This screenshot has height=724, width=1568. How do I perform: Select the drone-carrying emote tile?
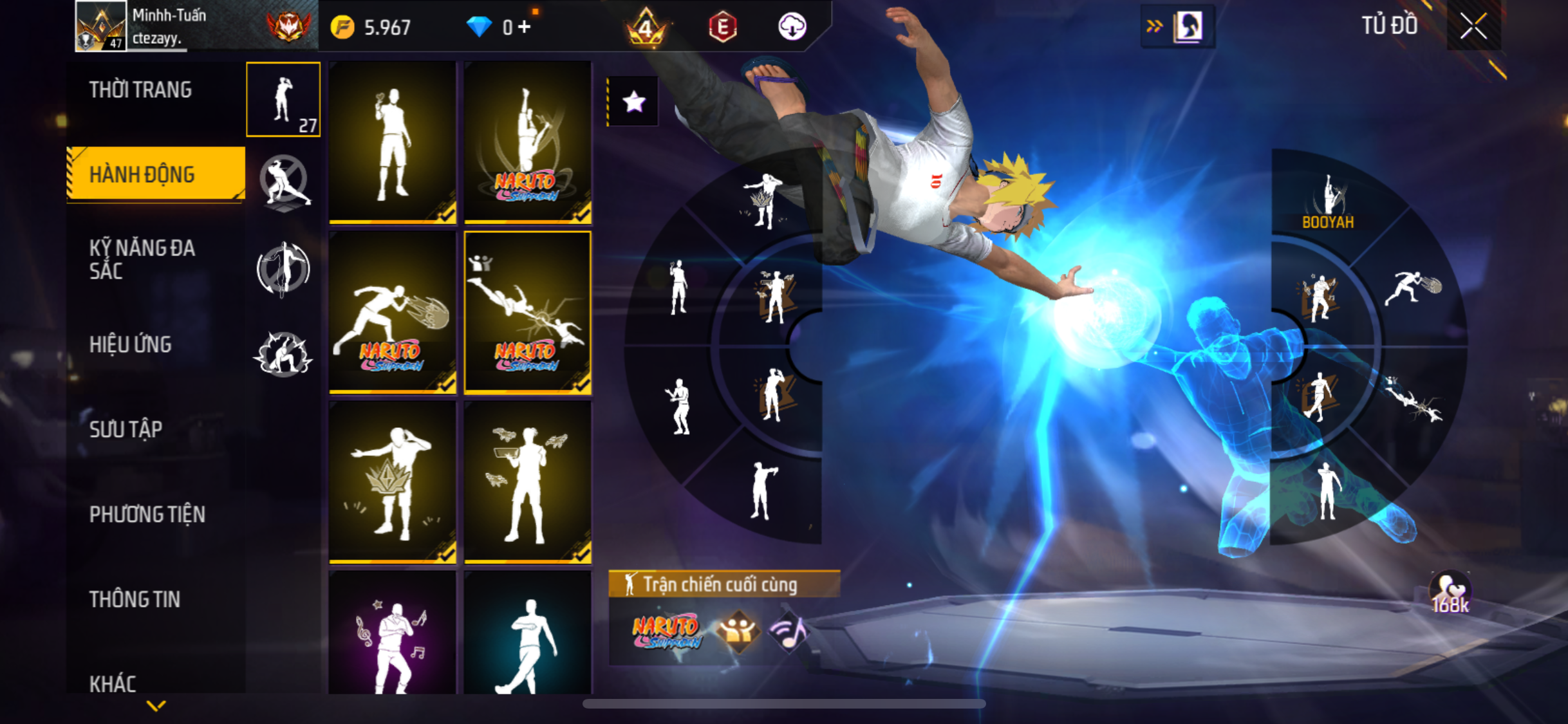click(528, 483)
